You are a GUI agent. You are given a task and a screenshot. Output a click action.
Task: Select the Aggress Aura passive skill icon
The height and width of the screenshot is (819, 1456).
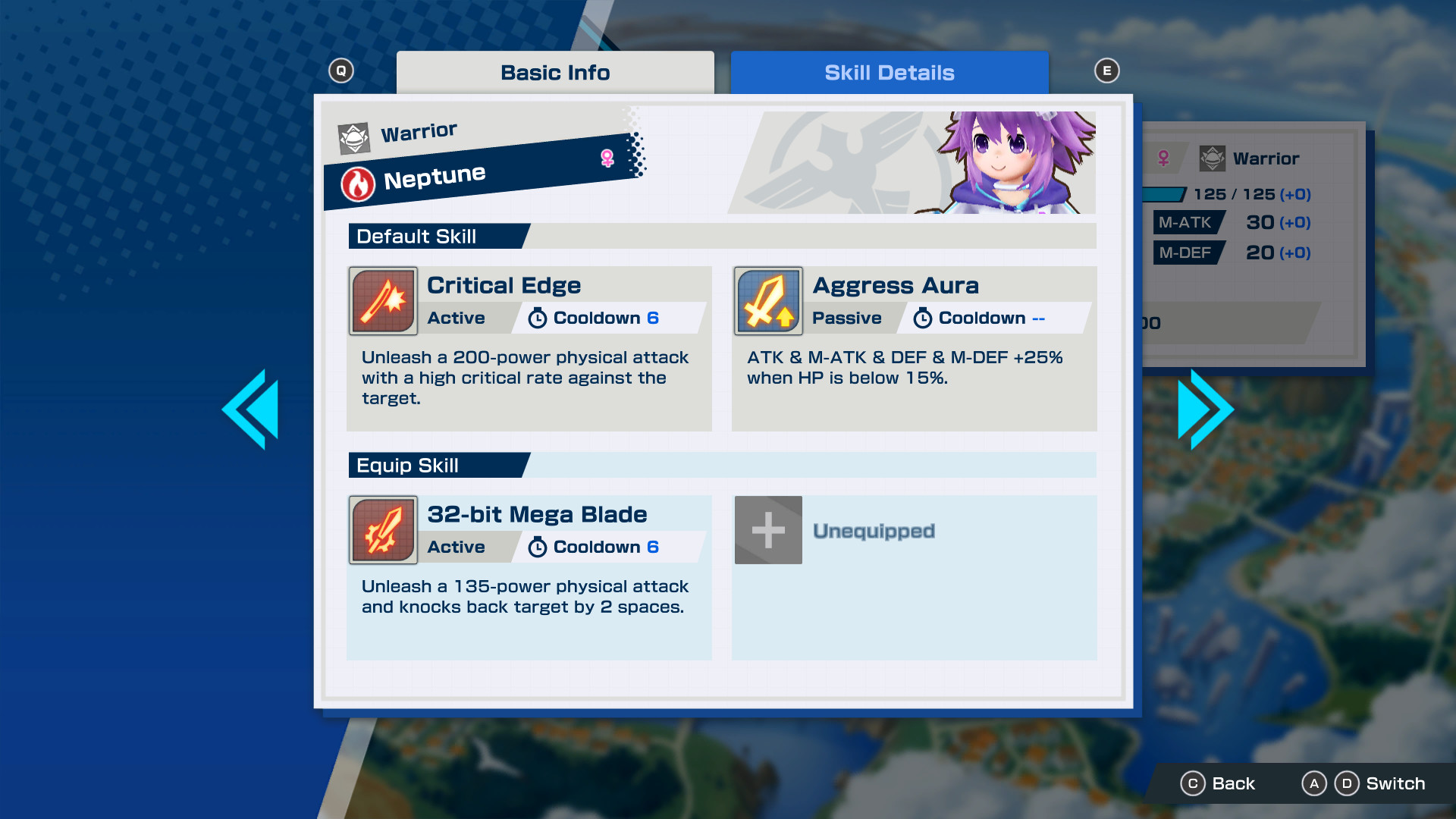tap(768, 301)
